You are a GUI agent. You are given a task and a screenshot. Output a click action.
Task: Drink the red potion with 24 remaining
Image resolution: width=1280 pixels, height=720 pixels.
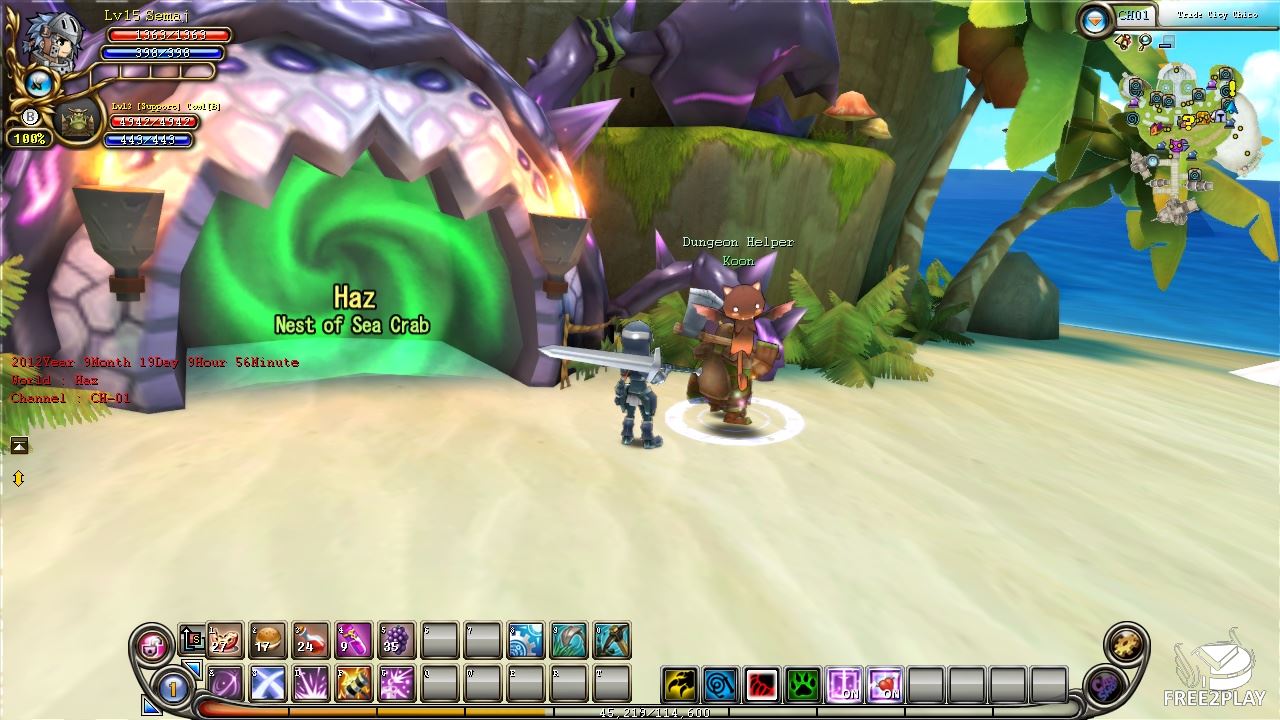311,640
